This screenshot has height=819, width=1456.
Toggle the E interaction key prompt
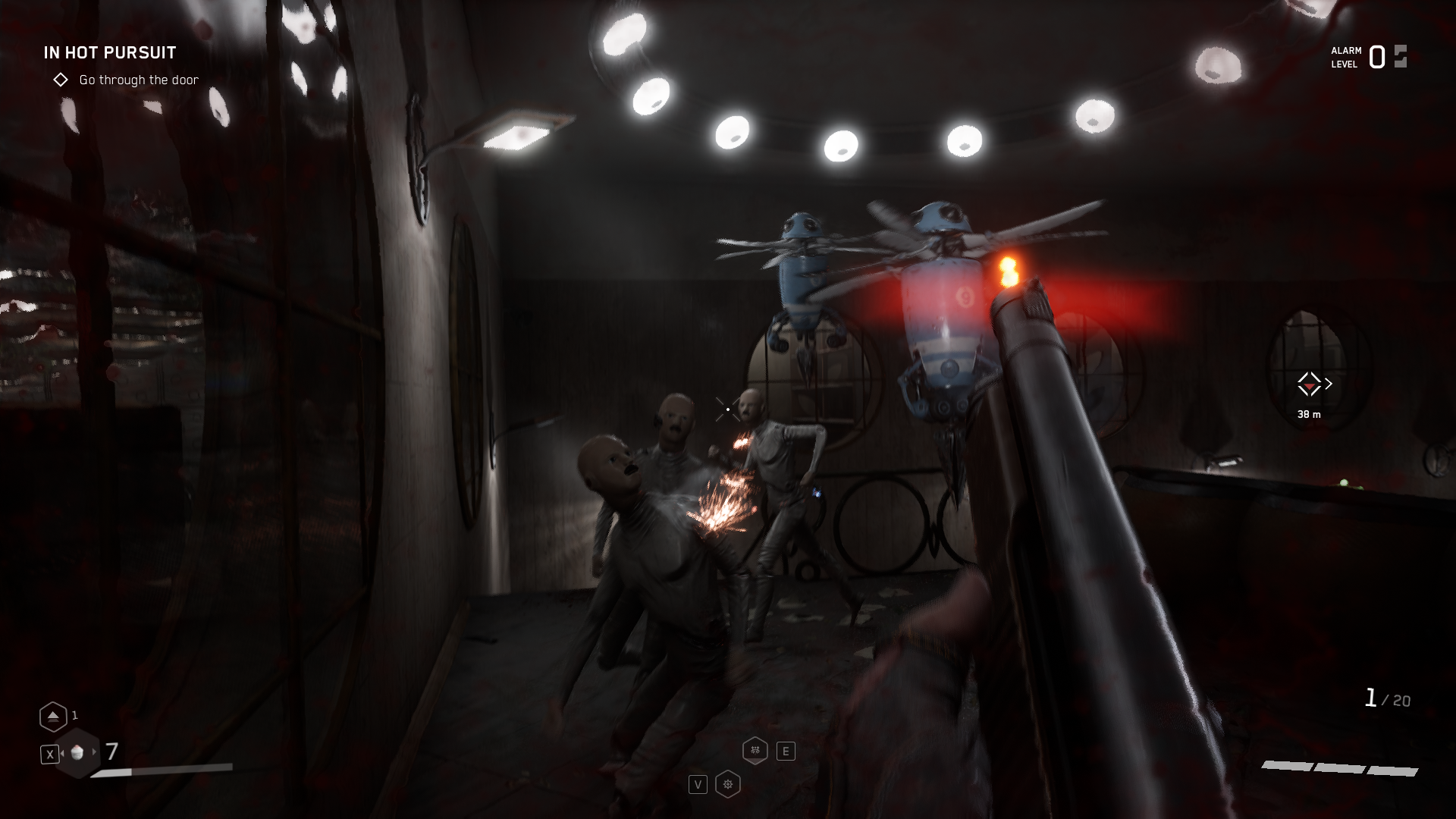786,749
